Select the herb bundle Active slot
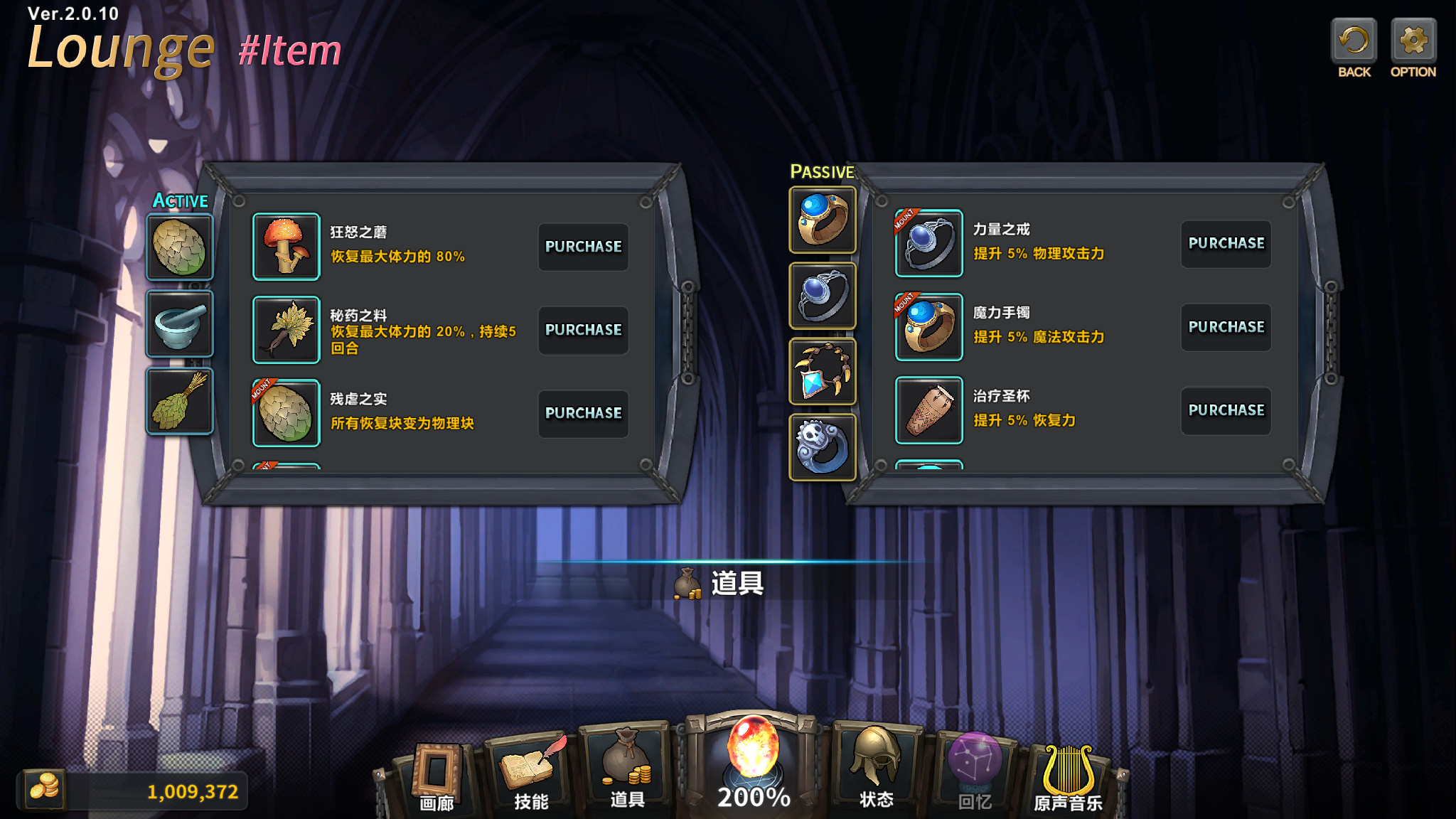 point(180,401)
